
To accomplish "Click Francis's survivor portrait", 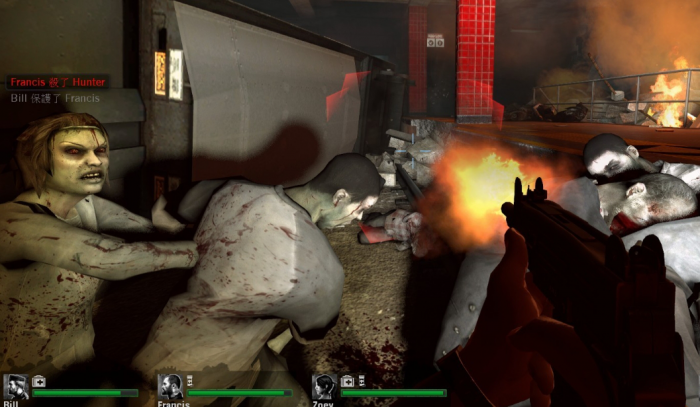I will pos(170,387).
